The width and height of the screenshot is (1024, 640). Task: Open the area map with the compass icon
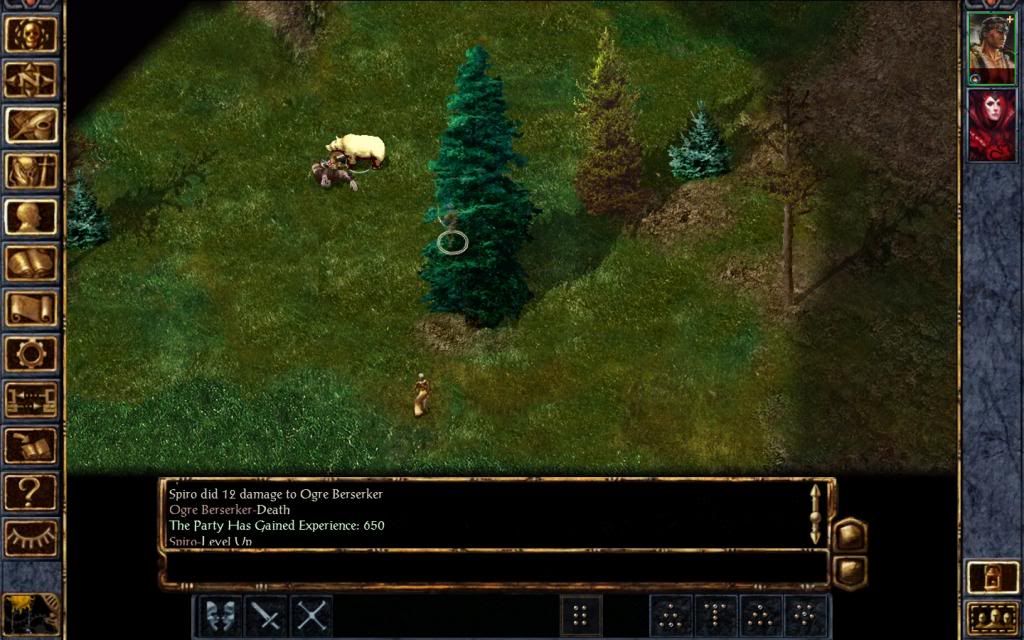click(x=31, y=80)
